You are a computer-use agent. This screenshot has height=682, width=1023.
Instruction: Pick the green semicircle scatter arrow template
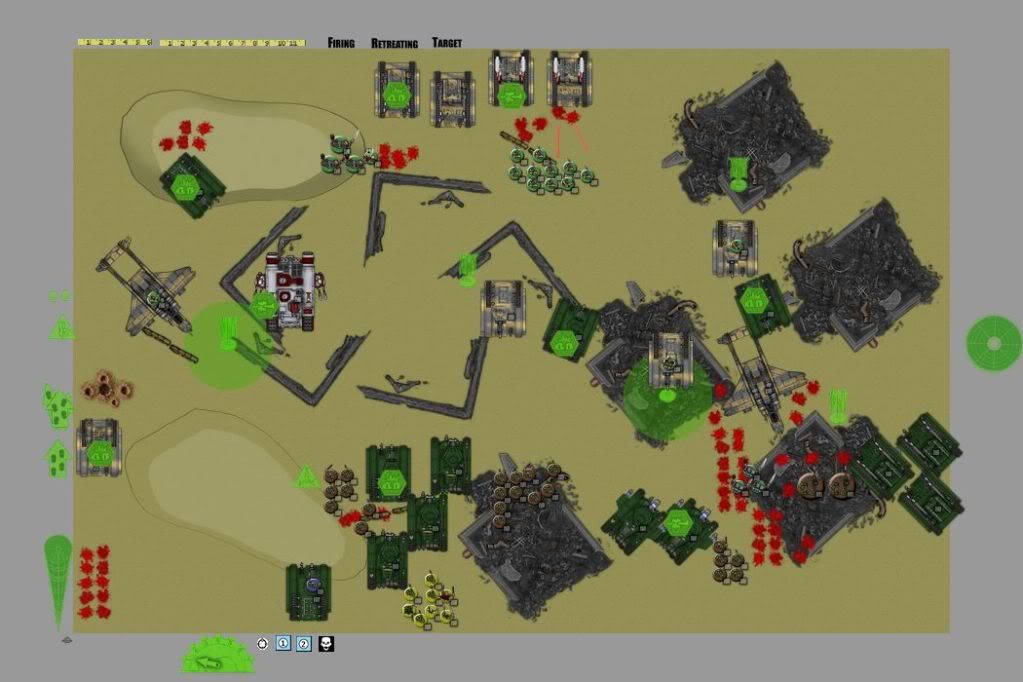pos(218,655)
